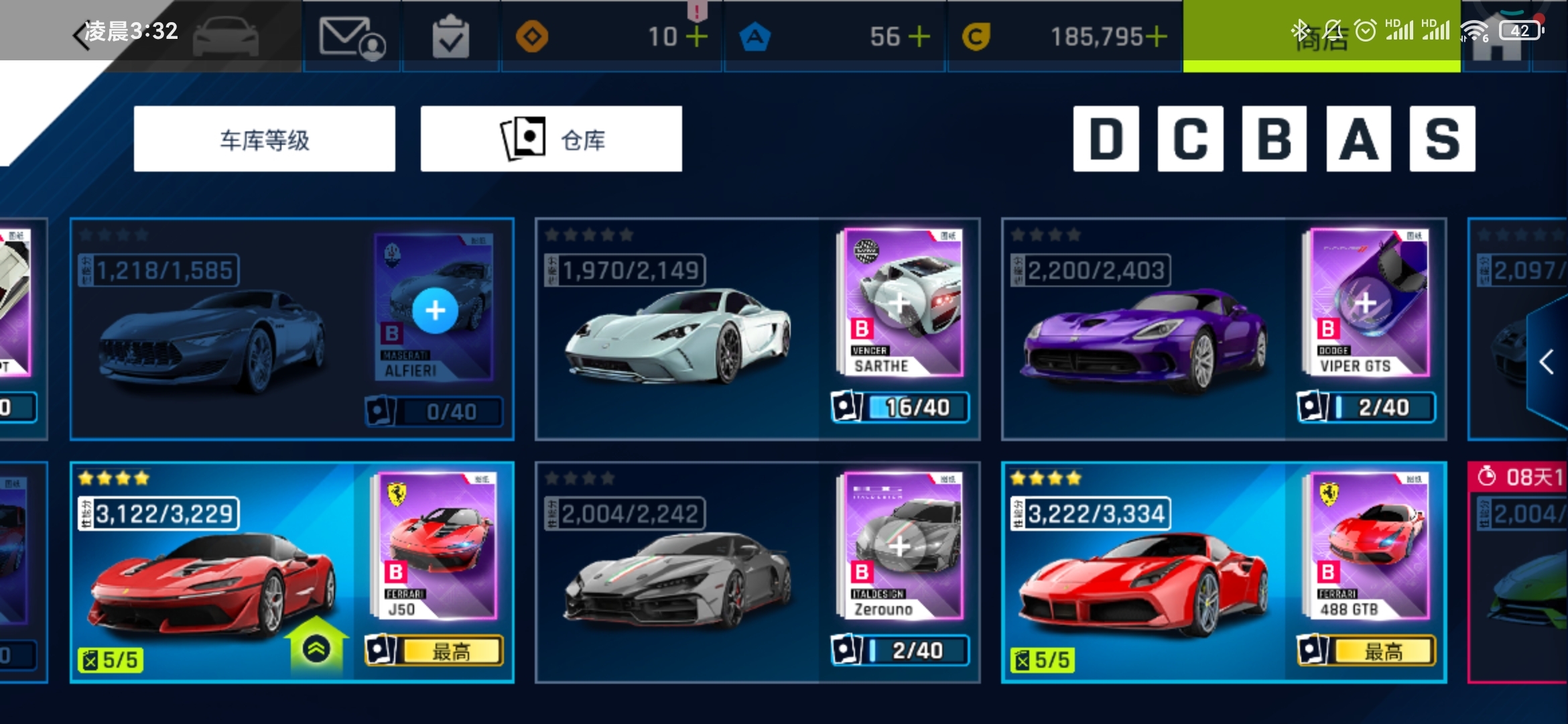The width and height of the screenshot is (1568, 724).
Task: Open the mail inbox icon
Action: pyautogui.click(x=351, y=37)
